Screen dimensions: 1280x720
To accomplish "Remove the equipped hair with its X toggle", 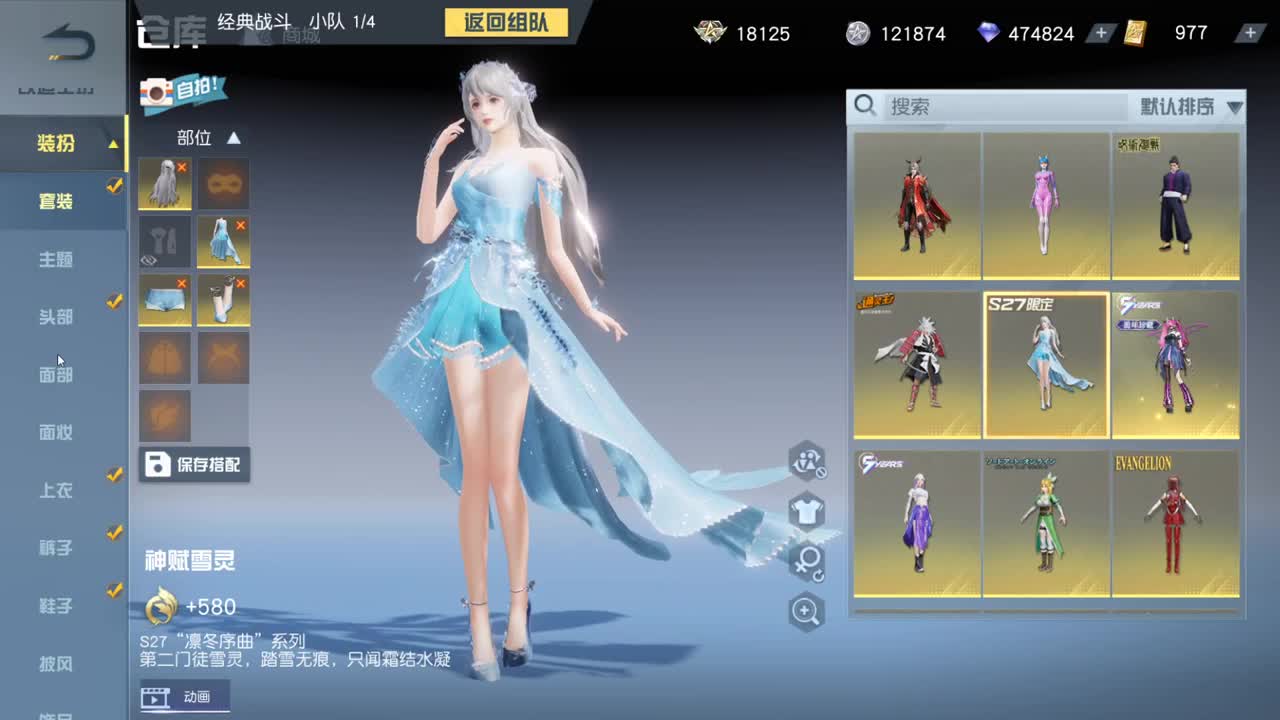I will (182, 165).
